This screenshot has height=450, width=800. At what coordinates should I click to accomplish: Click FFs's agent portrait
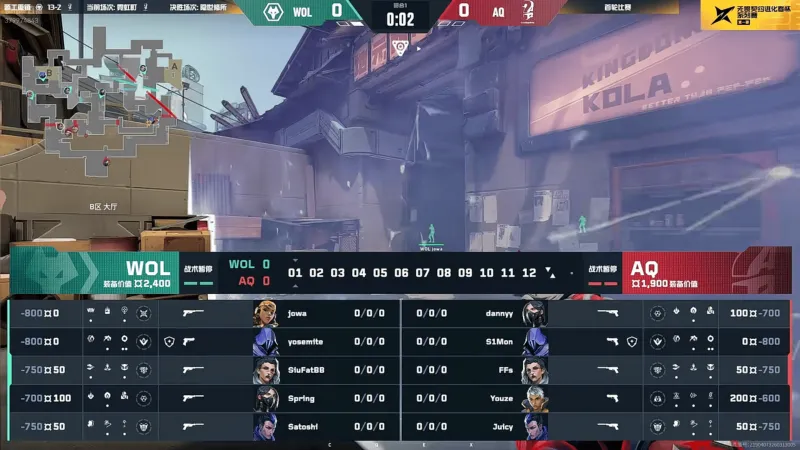(534, 370)
